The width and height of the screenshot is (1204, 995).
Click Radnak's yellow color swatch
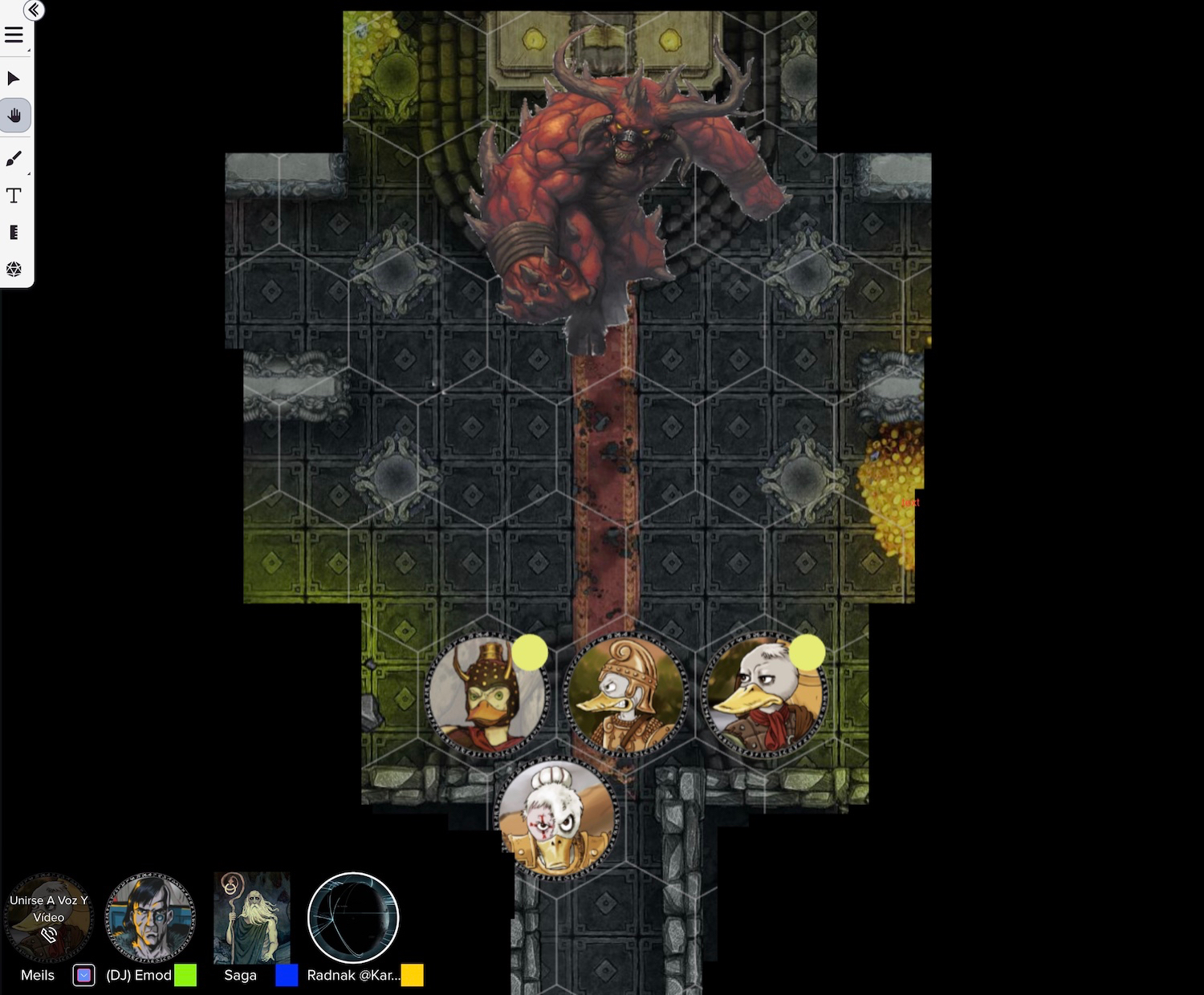pyautogui.click(x=412, y=975)
